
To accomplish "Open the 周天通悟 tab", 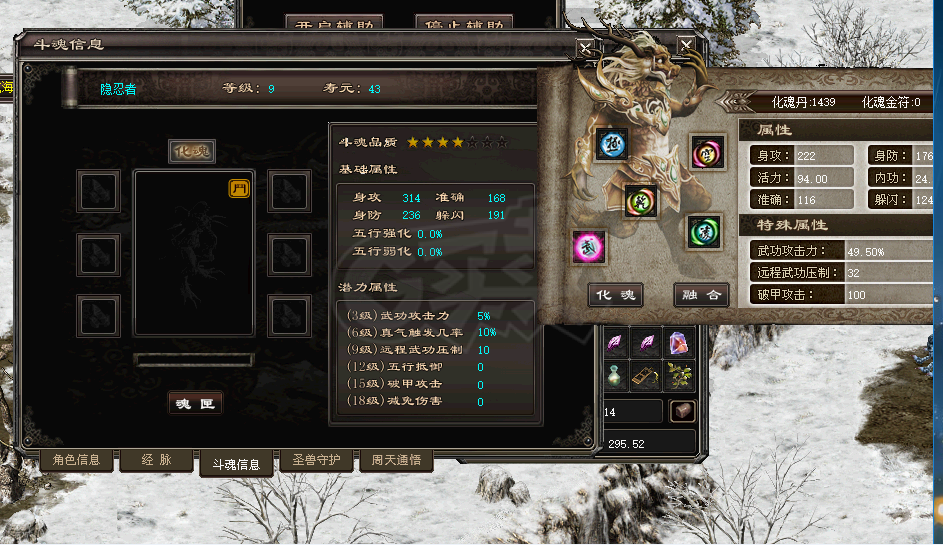I will tap(396, 460).
